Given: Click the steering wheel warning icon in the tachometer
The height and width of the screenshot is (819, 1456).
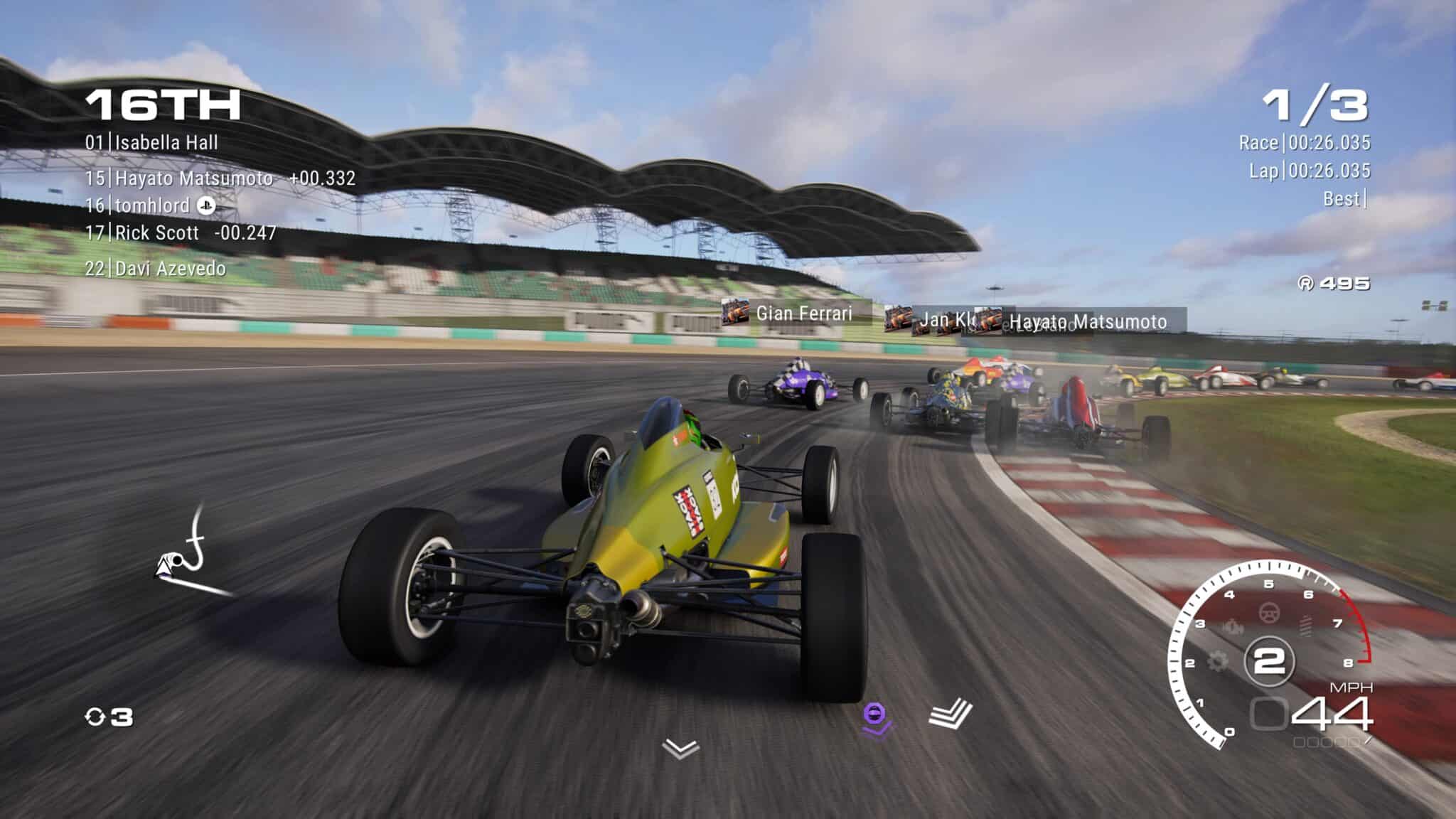Looking at the screenshot, I should (x=1269, y=613).
